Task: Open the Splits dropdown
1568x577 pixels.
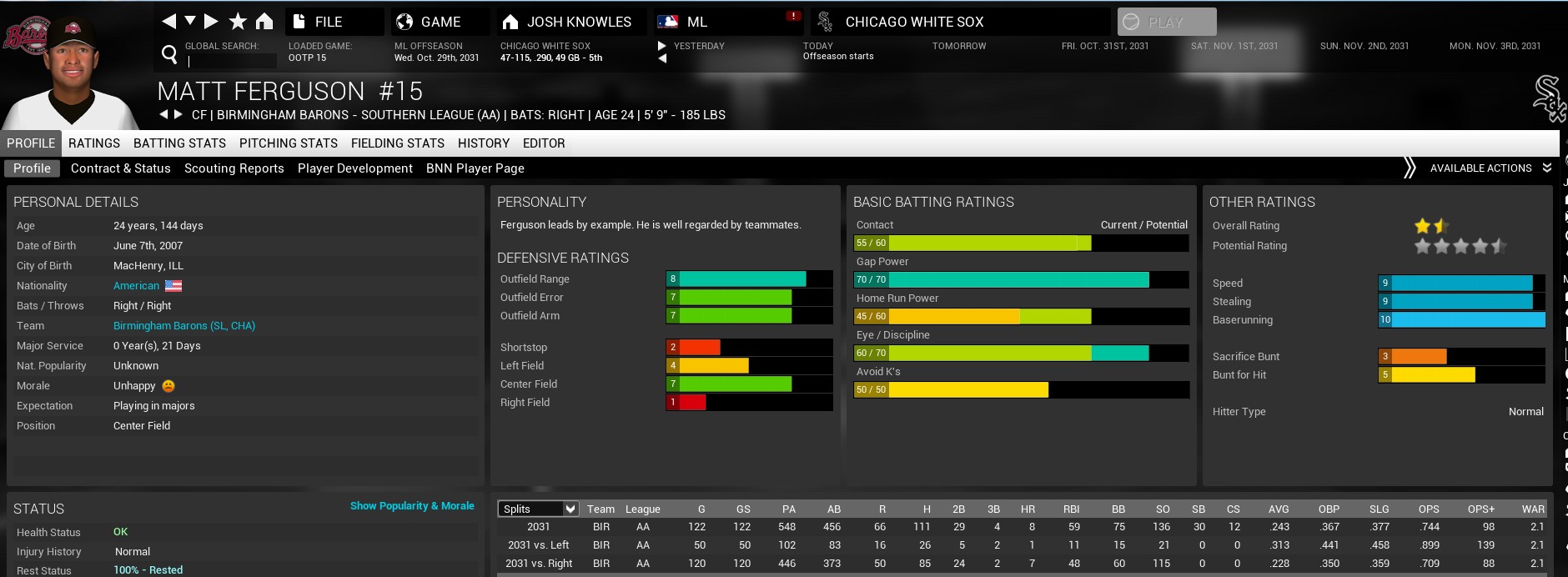Action: coord(539,509)
